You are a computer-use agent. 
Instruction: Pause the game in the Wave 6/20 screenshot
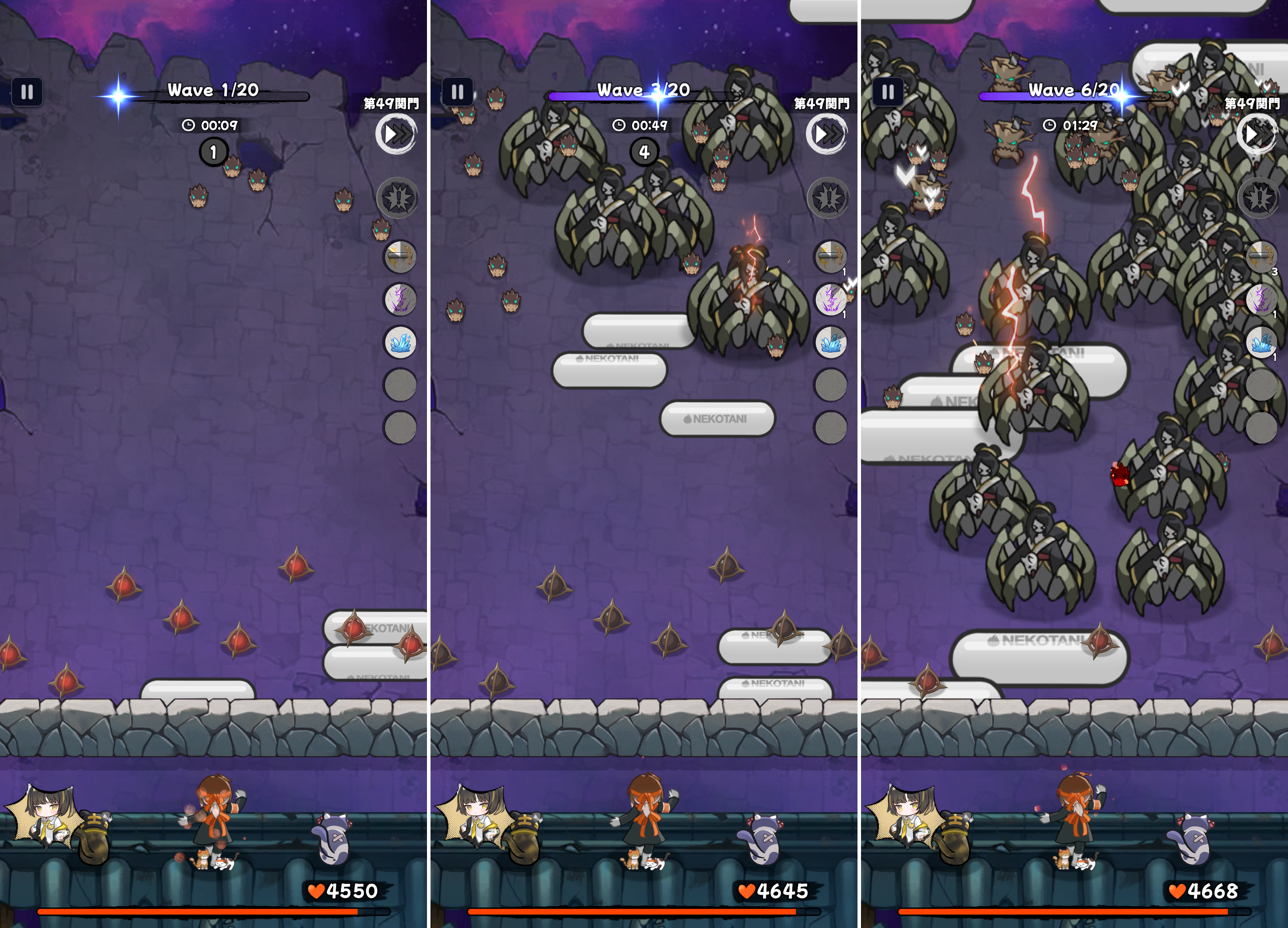click(888, 92)
